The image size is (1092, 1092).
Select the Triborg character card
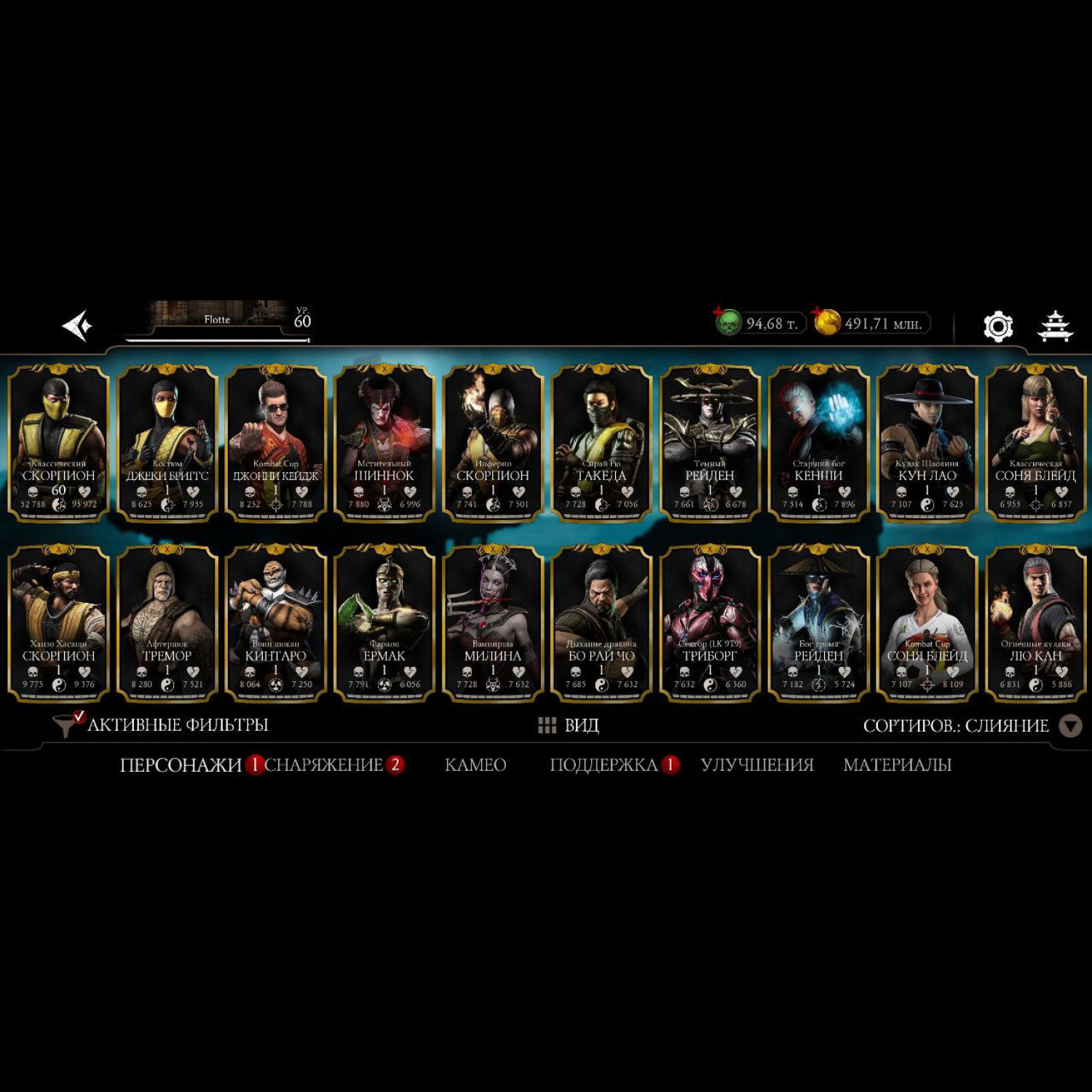click(x=710, y=623)
